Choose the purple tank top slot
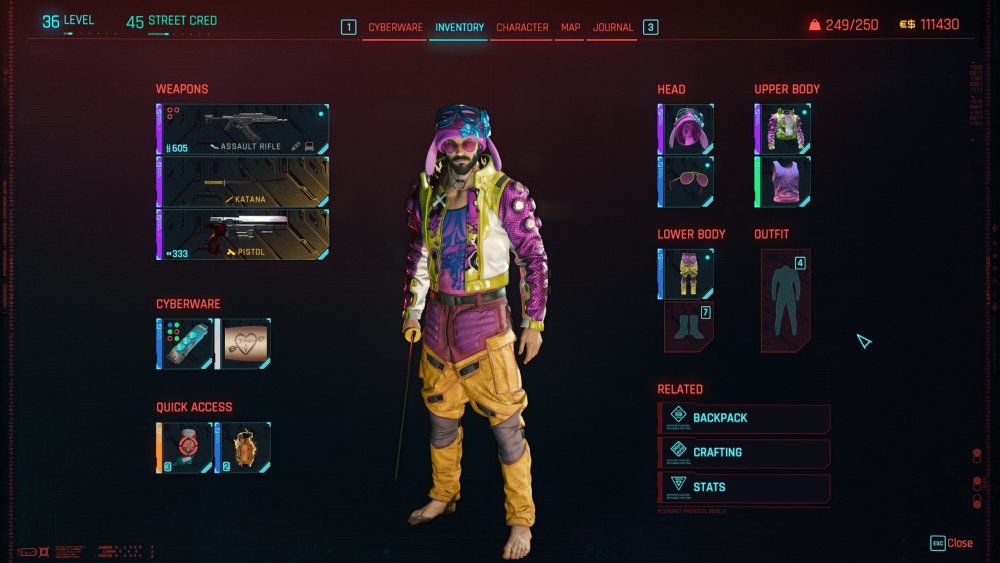The height and width of the screenshot is (563, 1000). 783,182
